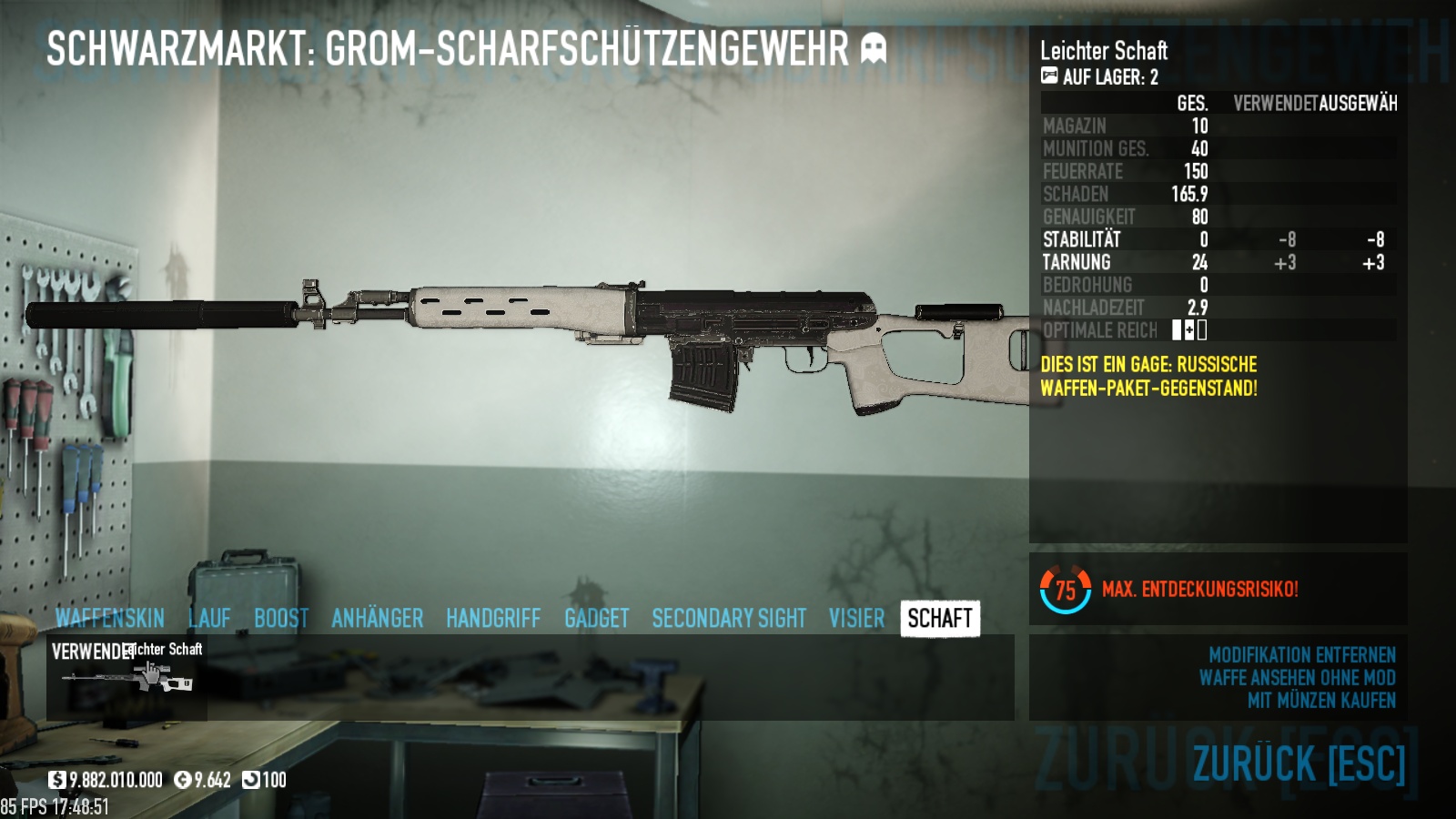The height and width of the screenshot is (819, 1456).
Task: Choose the Secondary Sight tab
Action: pos(729,619)
